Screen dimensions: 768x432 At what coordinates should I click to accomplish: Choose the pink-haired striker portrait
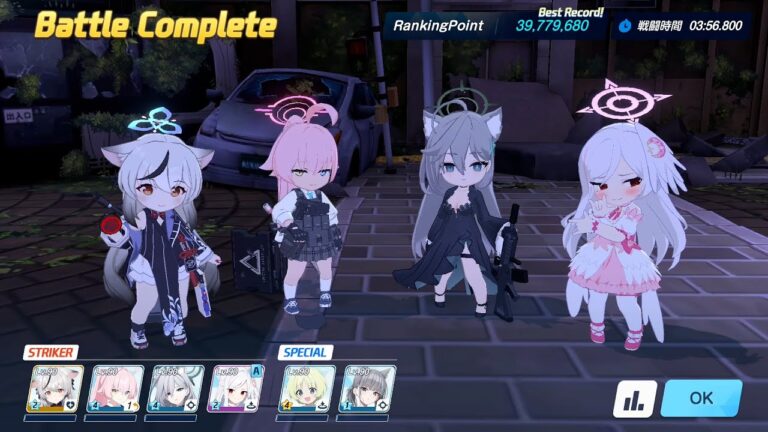tap(115, 388)
